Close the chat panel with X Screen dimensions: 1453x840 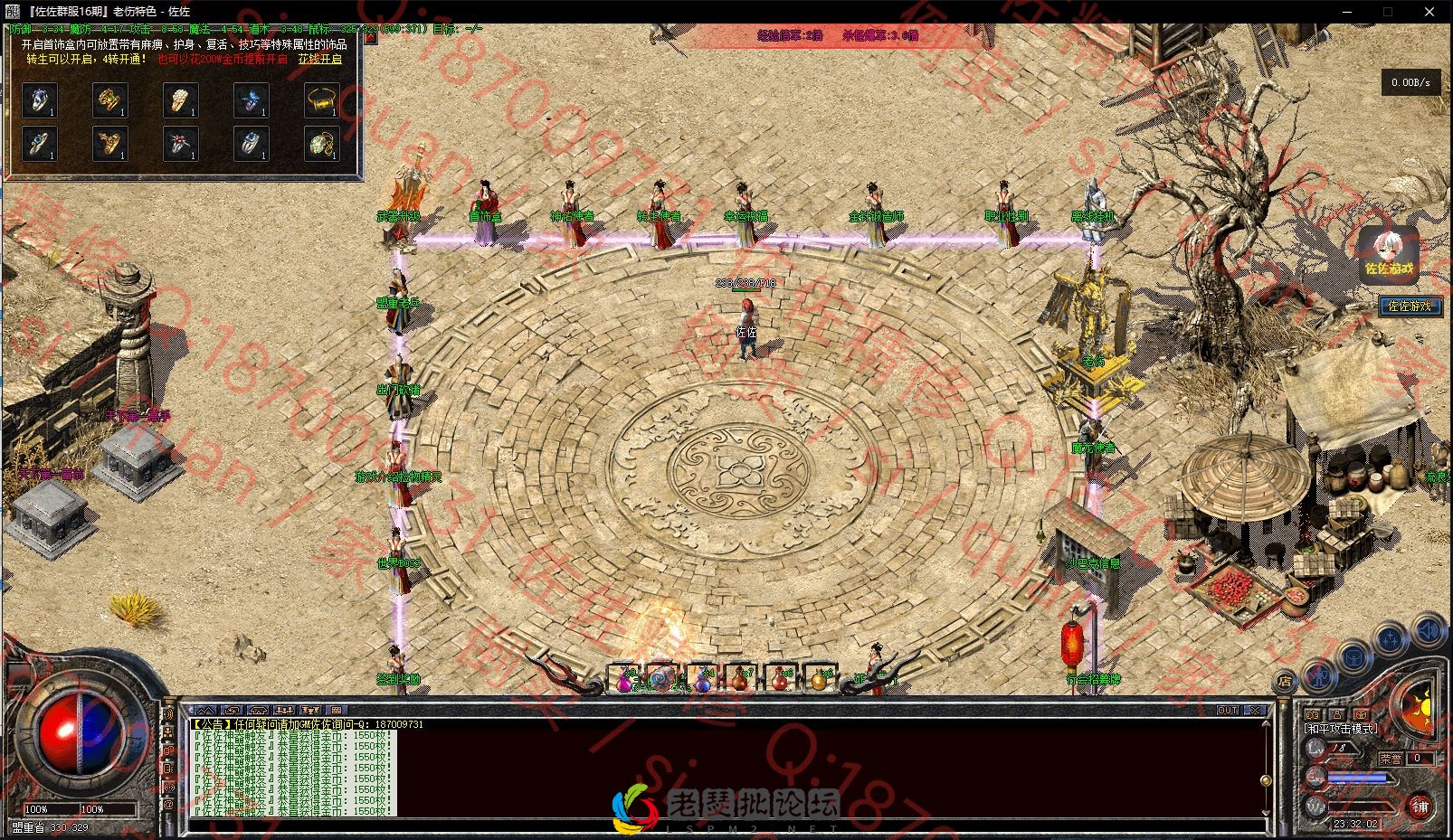pos(1255,711)
